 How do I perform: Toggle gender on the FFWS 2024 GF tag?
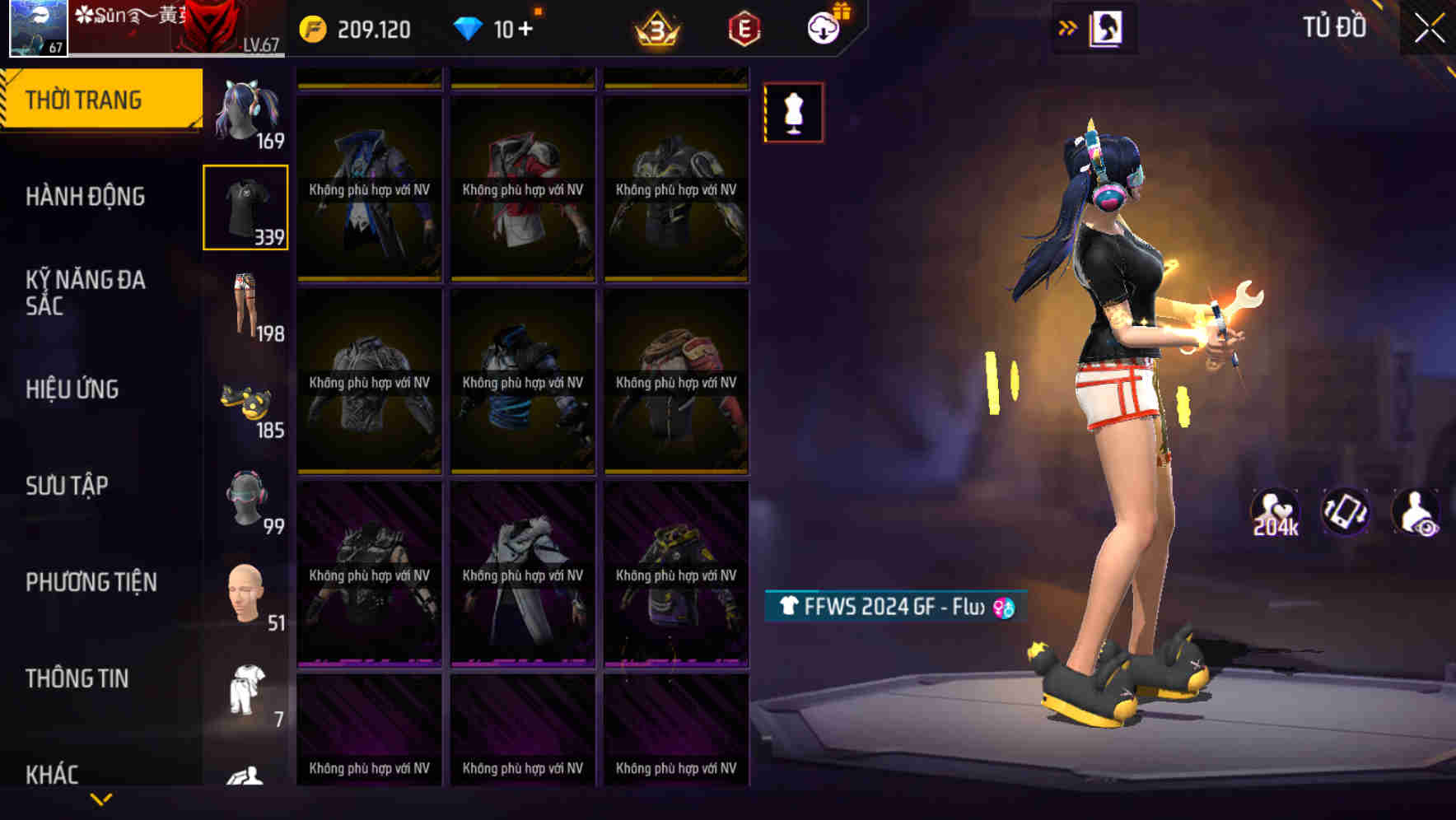1004,607
